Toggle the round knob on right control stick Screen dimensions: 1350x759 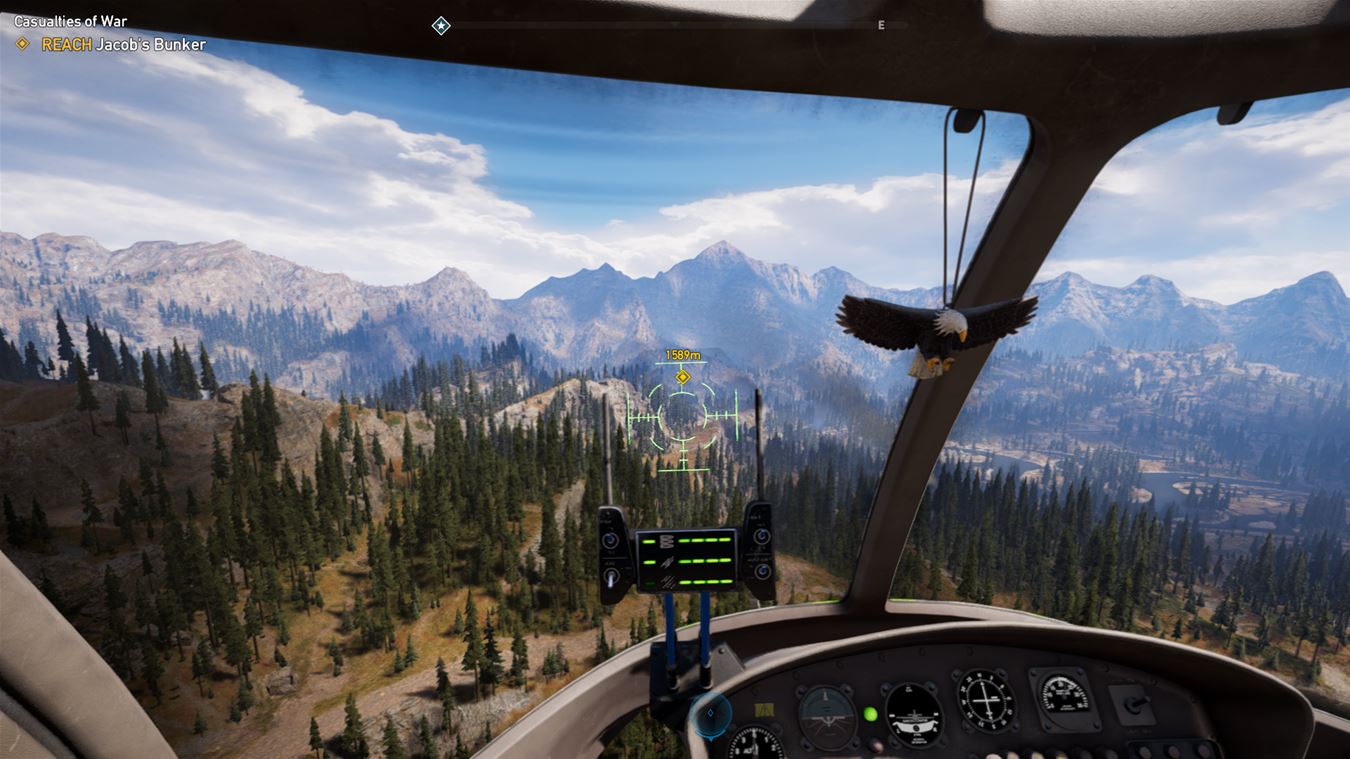pos(762,535)
